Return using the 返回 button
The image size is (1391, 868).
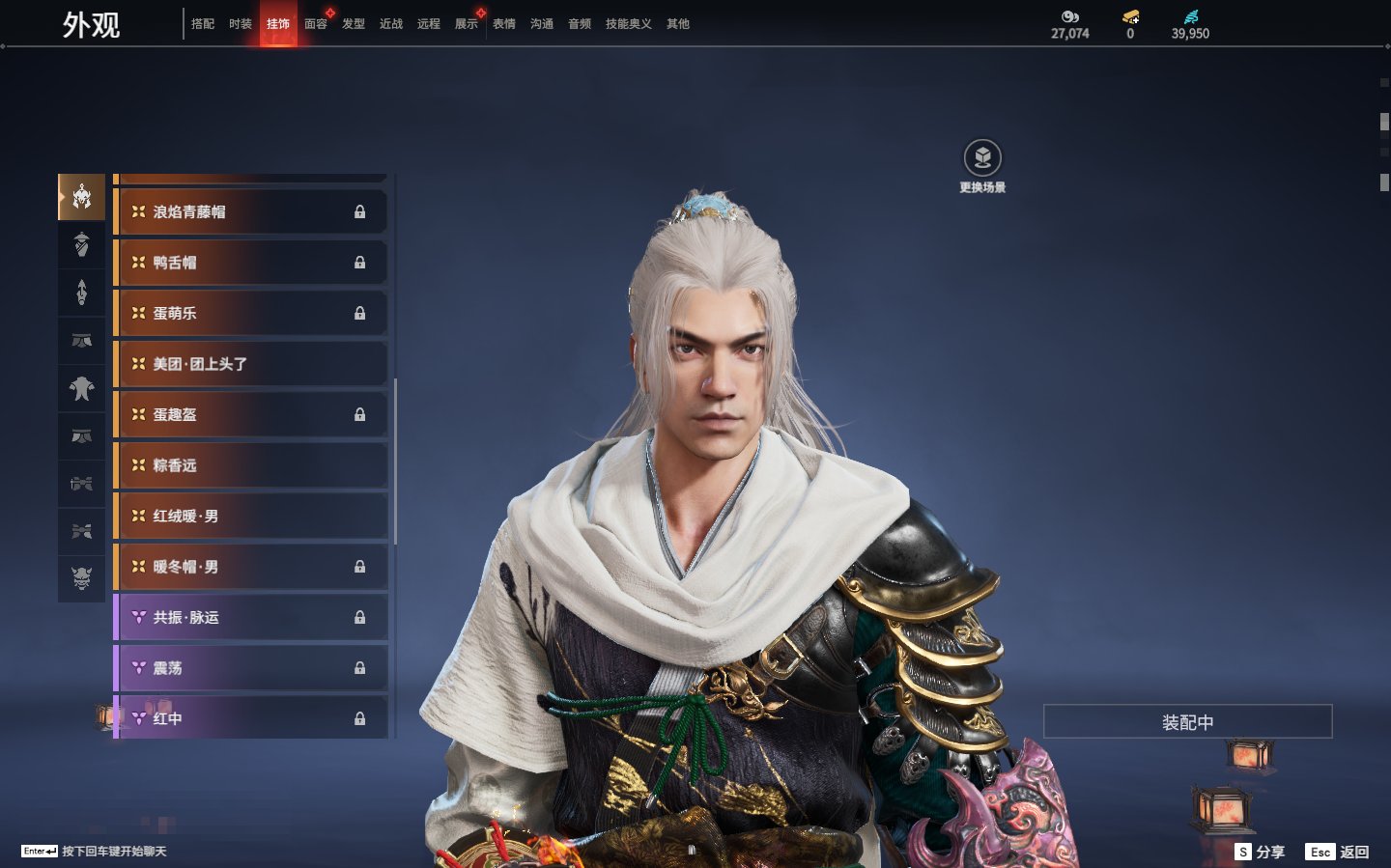click(x=1338, y=852)
